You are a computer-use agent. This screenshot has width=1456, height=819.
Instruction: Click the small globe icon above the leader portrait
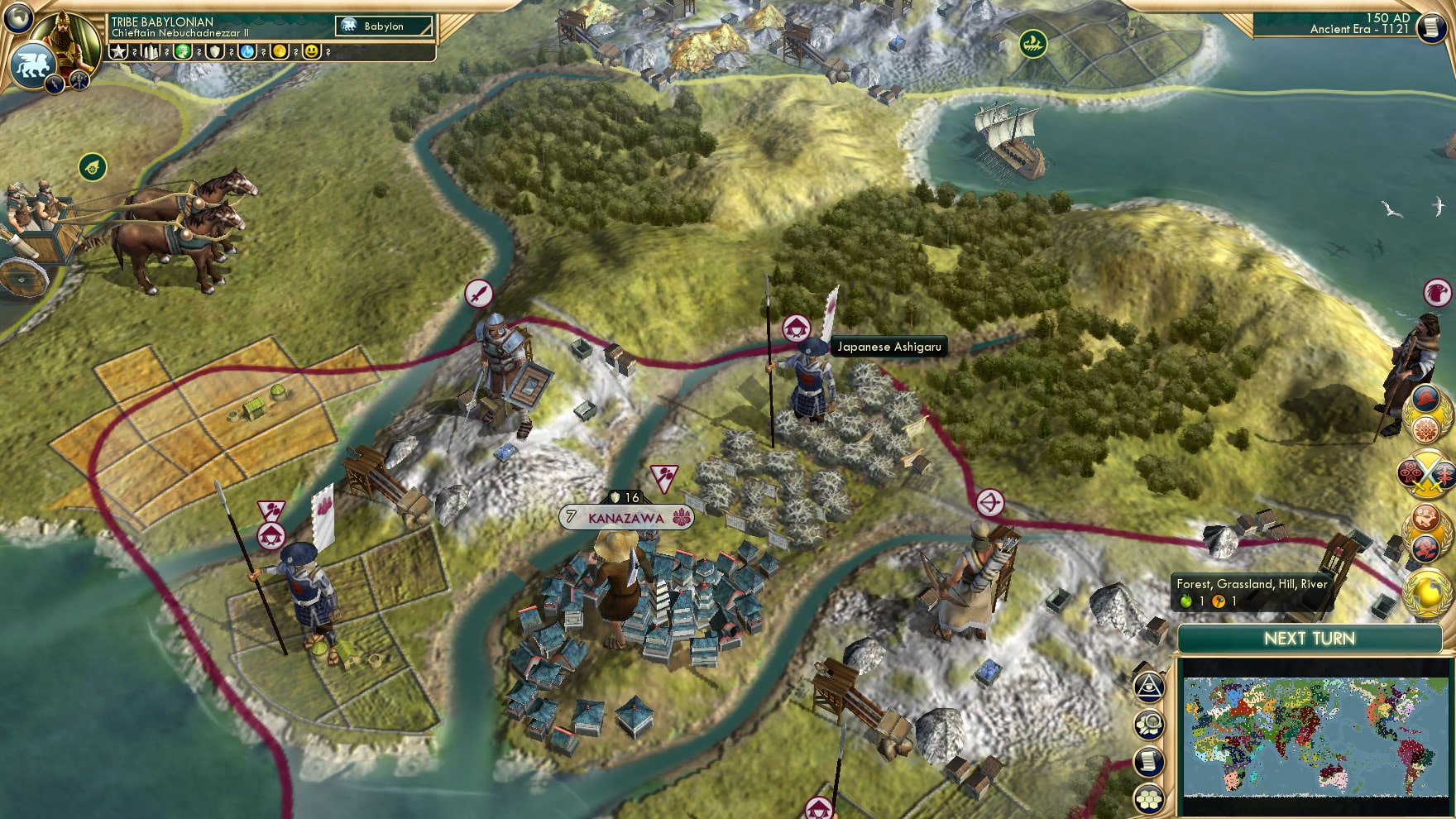[x=17, y=18]
